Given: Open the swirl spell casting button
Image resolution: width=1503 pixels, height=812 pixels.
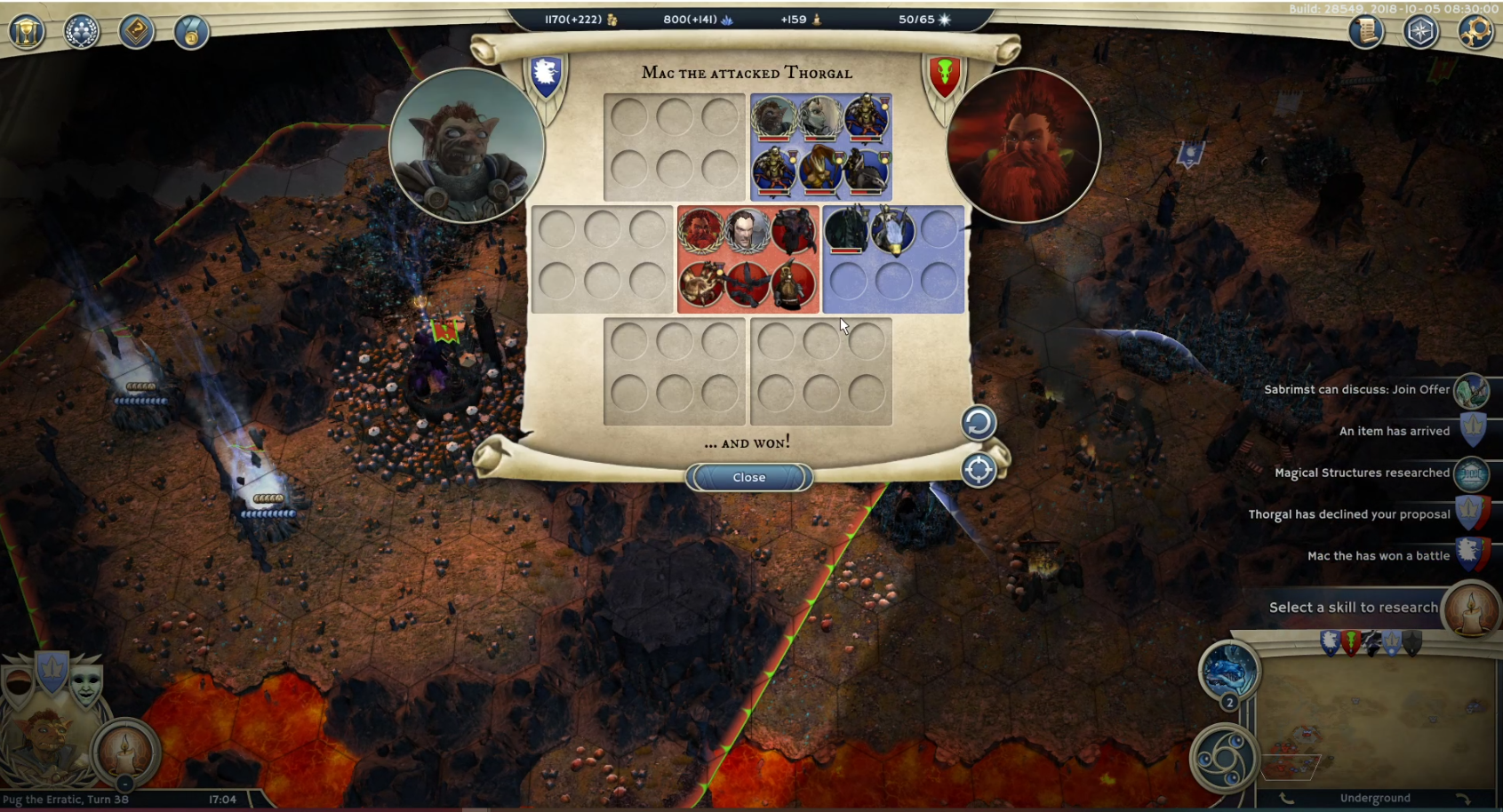Looking at the screenshot, I should 1224,758.
